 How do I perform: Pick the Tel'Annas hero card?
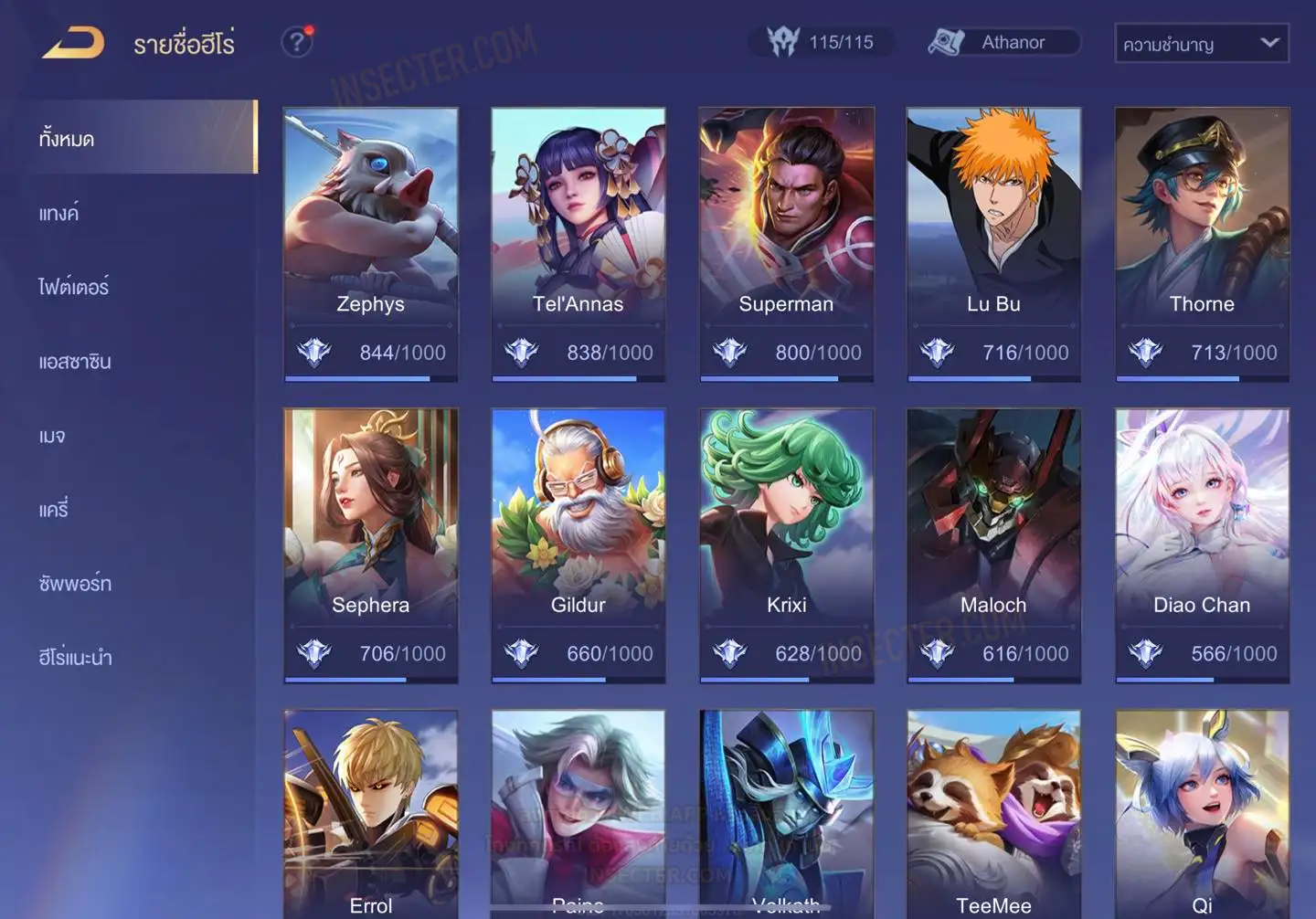coord(578,244)
